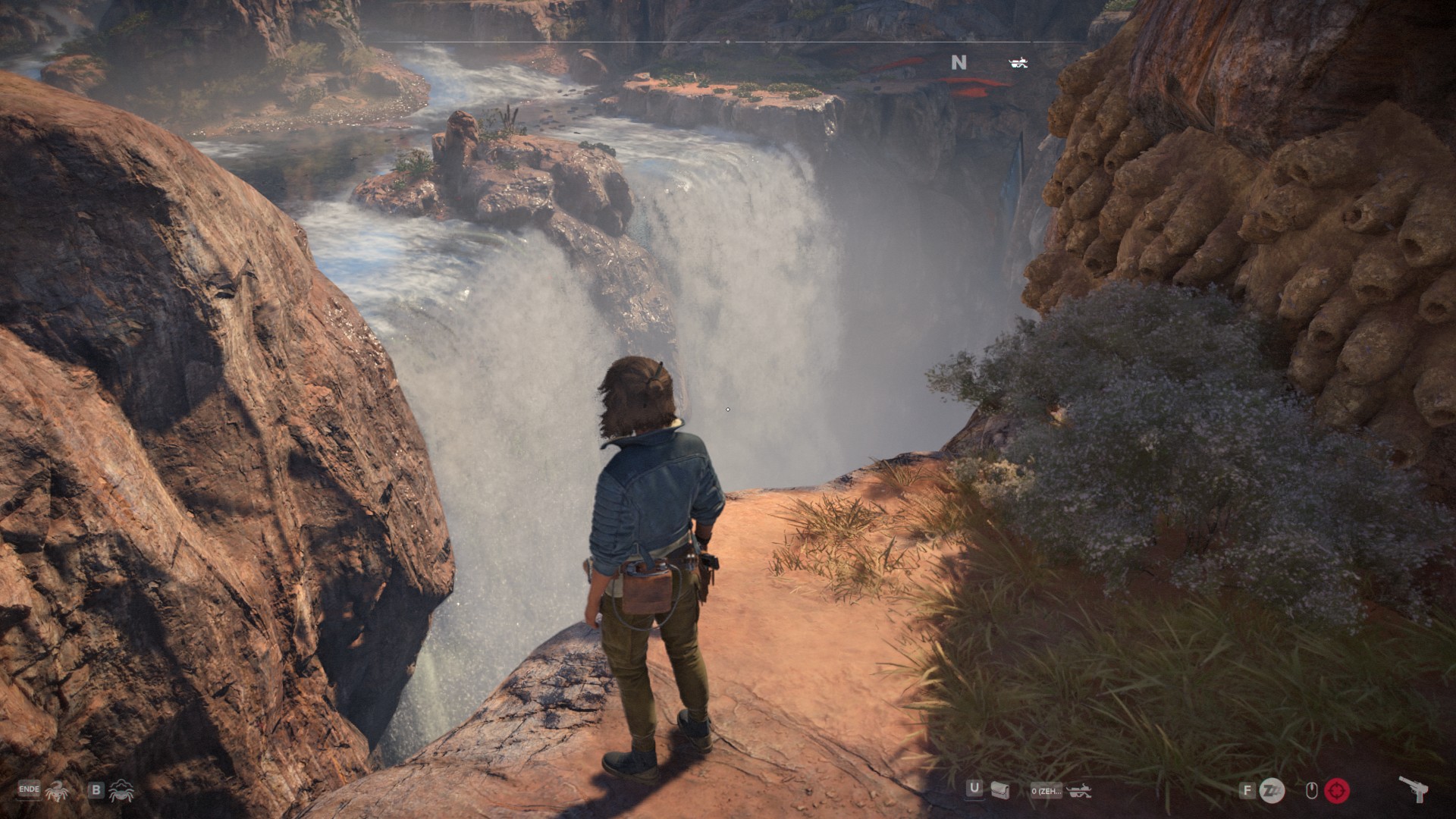Call the speeder bike from the bottom bar
The image size is (1456, 819).
pyautogui.click(x=1078, y=792)
